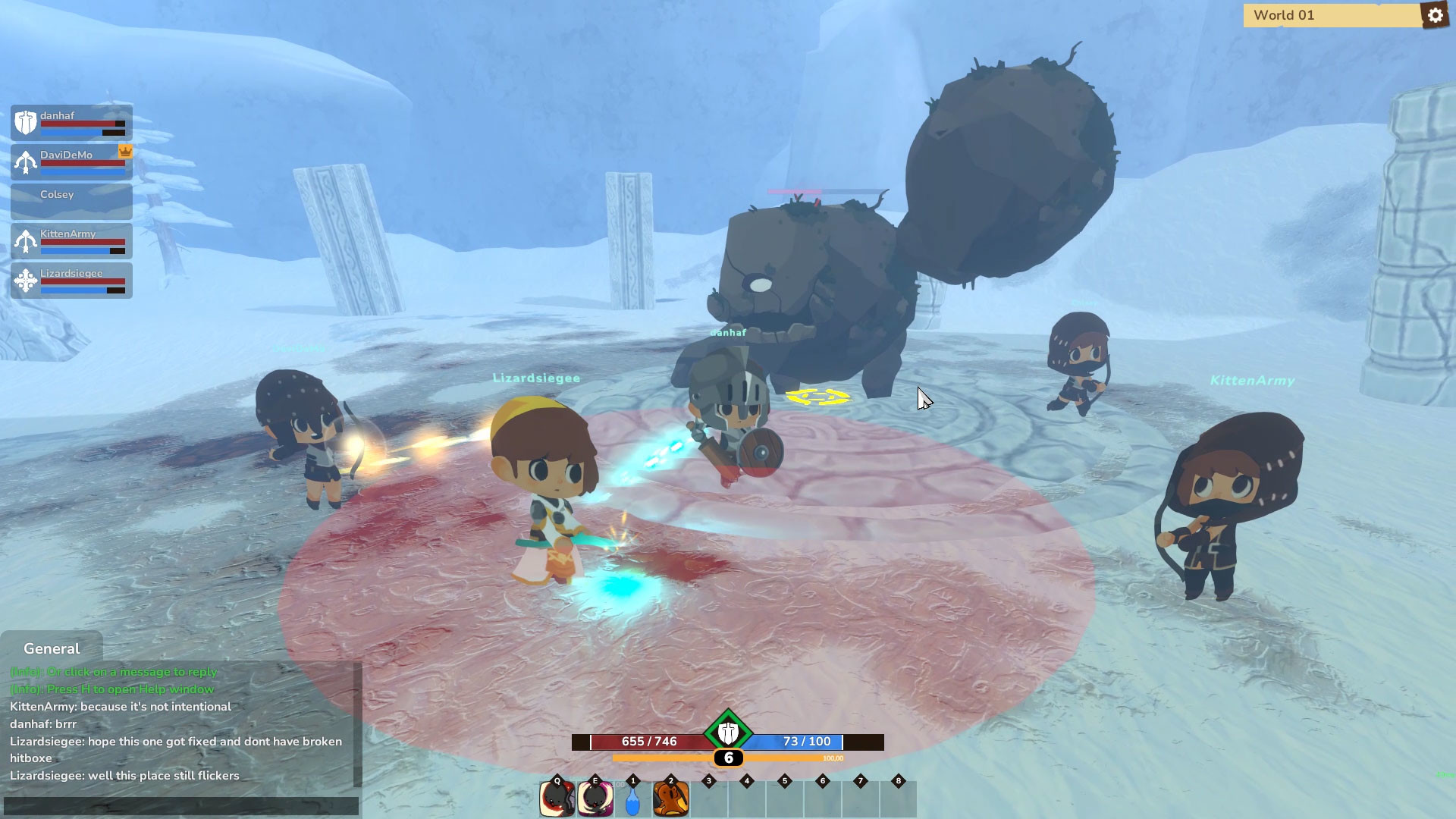
Task: Select party member KittenArmy's frame
Action: click(72, 241)
